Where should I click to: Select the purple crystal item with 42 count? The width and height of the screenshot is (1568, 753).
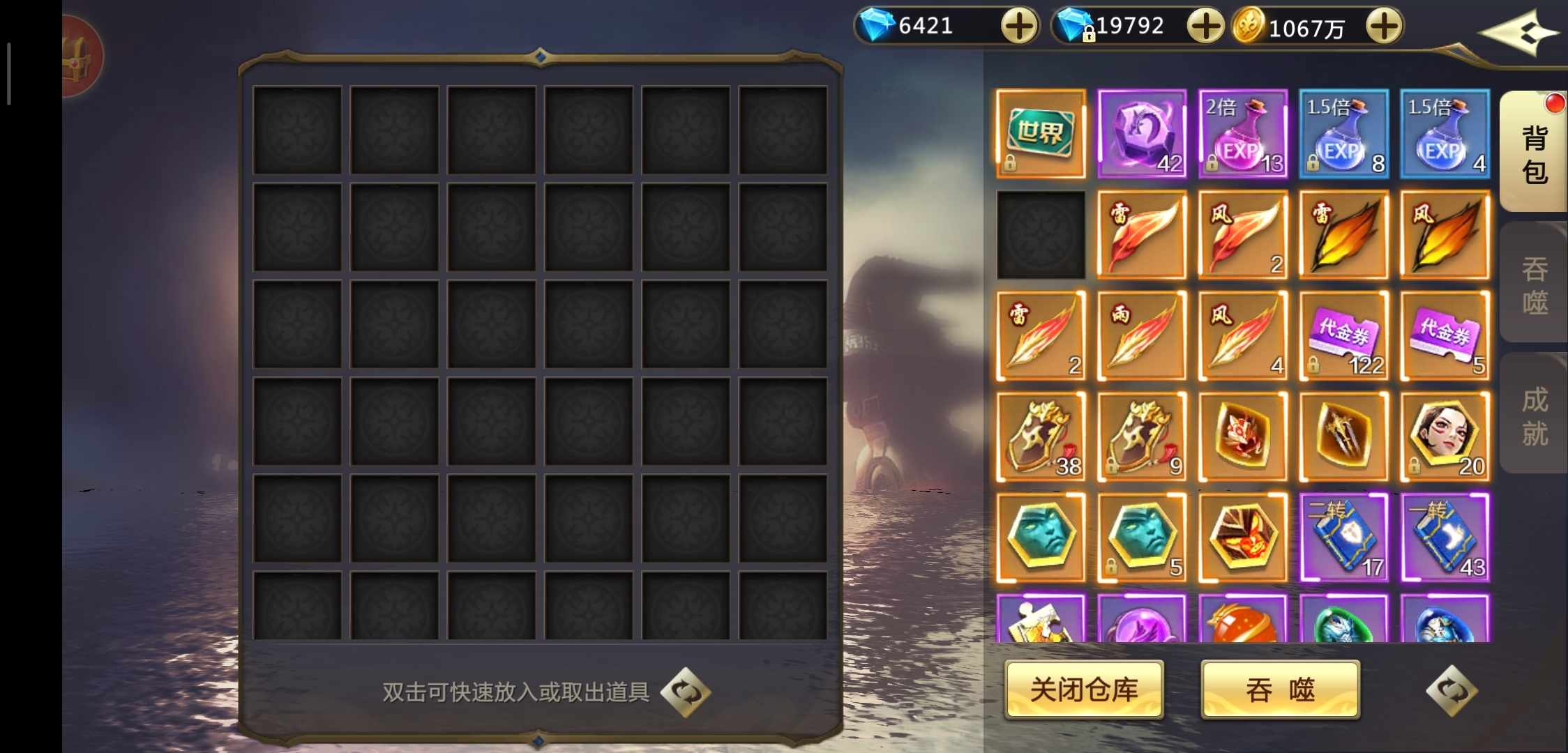tap(1142, 134)
